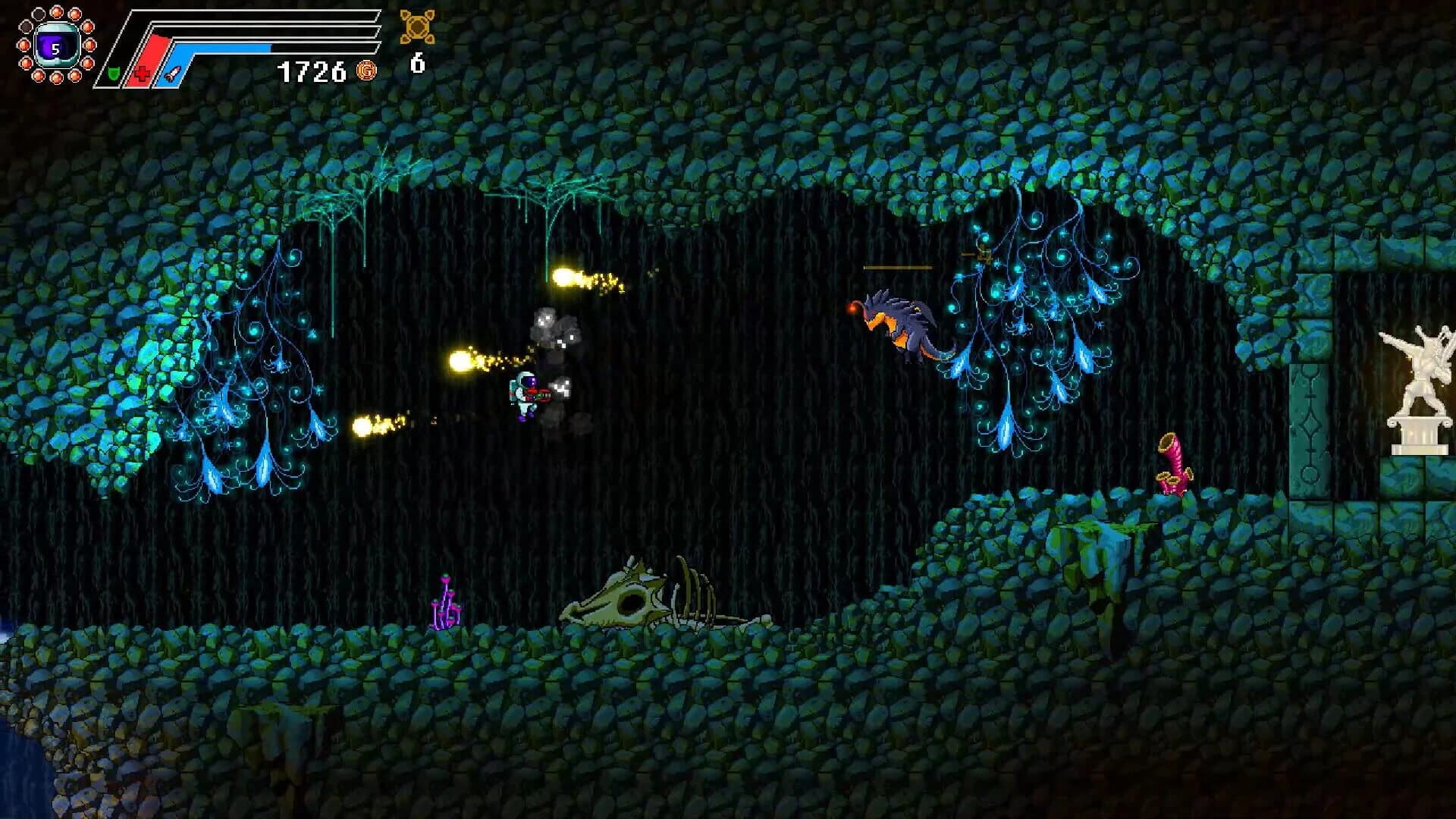This screenshot has width=1456, height=819.
Task: Select the red health cross icon
Action: point(142,74)
